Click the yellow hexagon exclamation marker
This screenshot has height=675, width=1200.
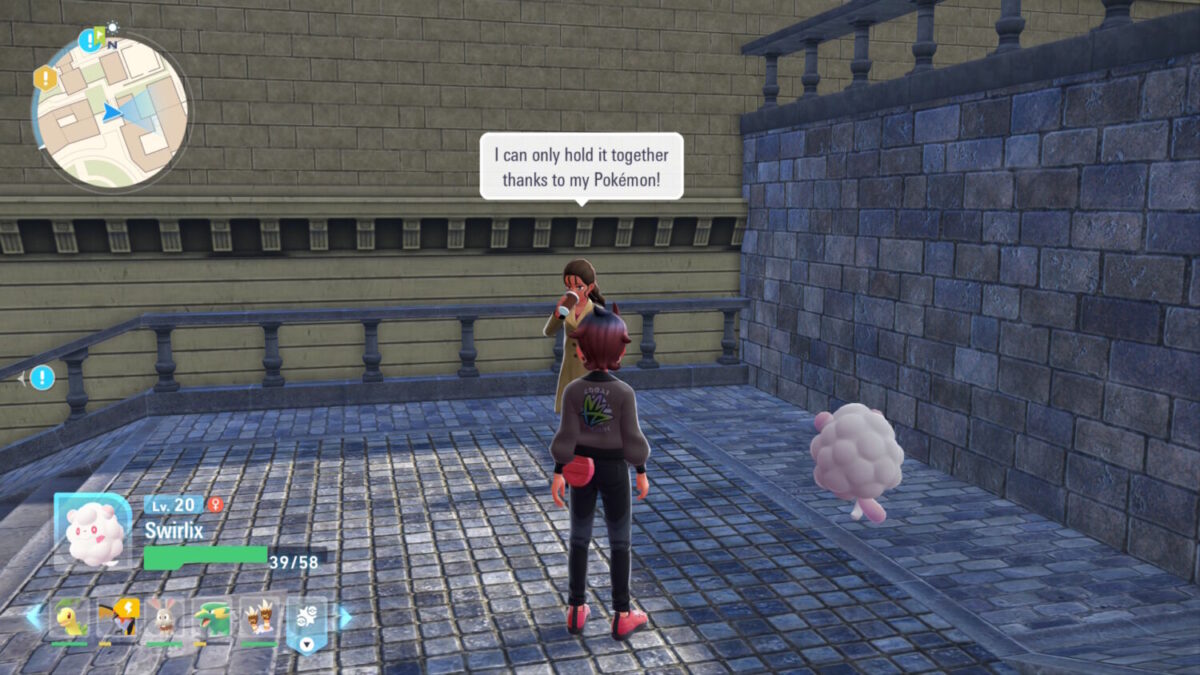click(45, 78)
